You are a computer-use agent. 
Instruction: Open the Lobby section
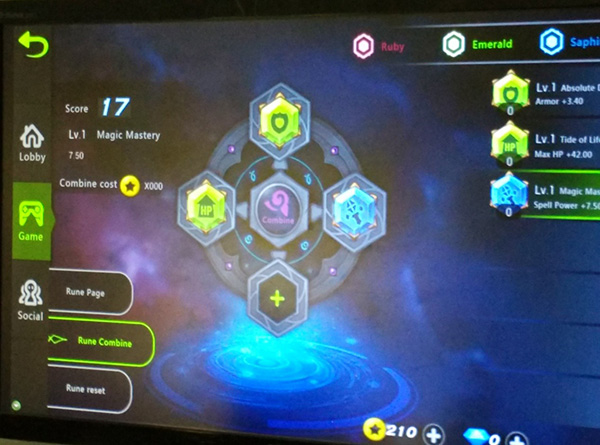tap(31, 142)
